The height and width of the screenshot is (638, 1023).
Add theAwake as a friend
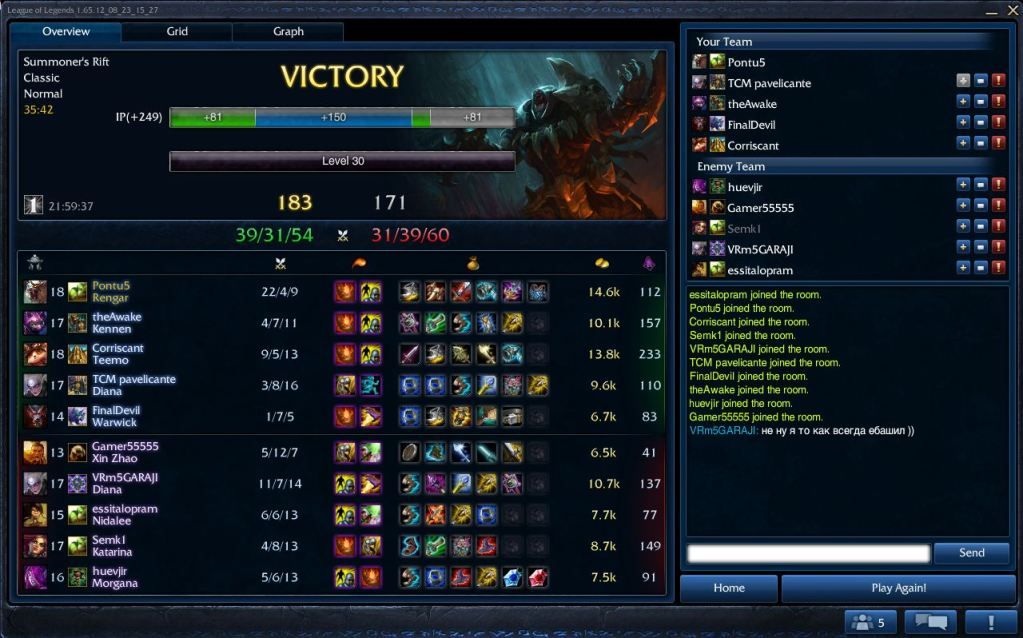point(963,104)
